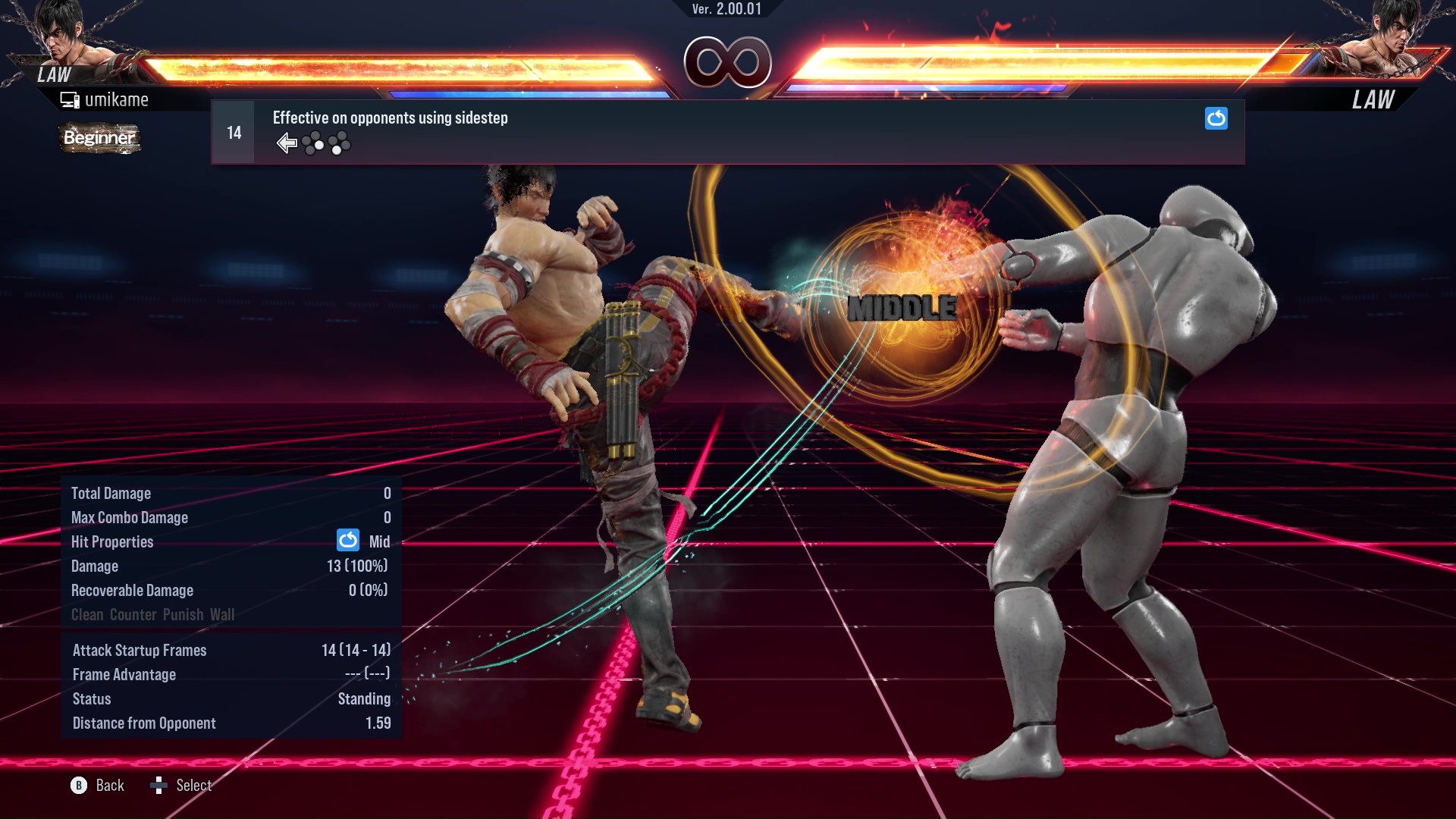
Task: Click the monitor icon beside umikame
Action: click(x=69, y=99)
